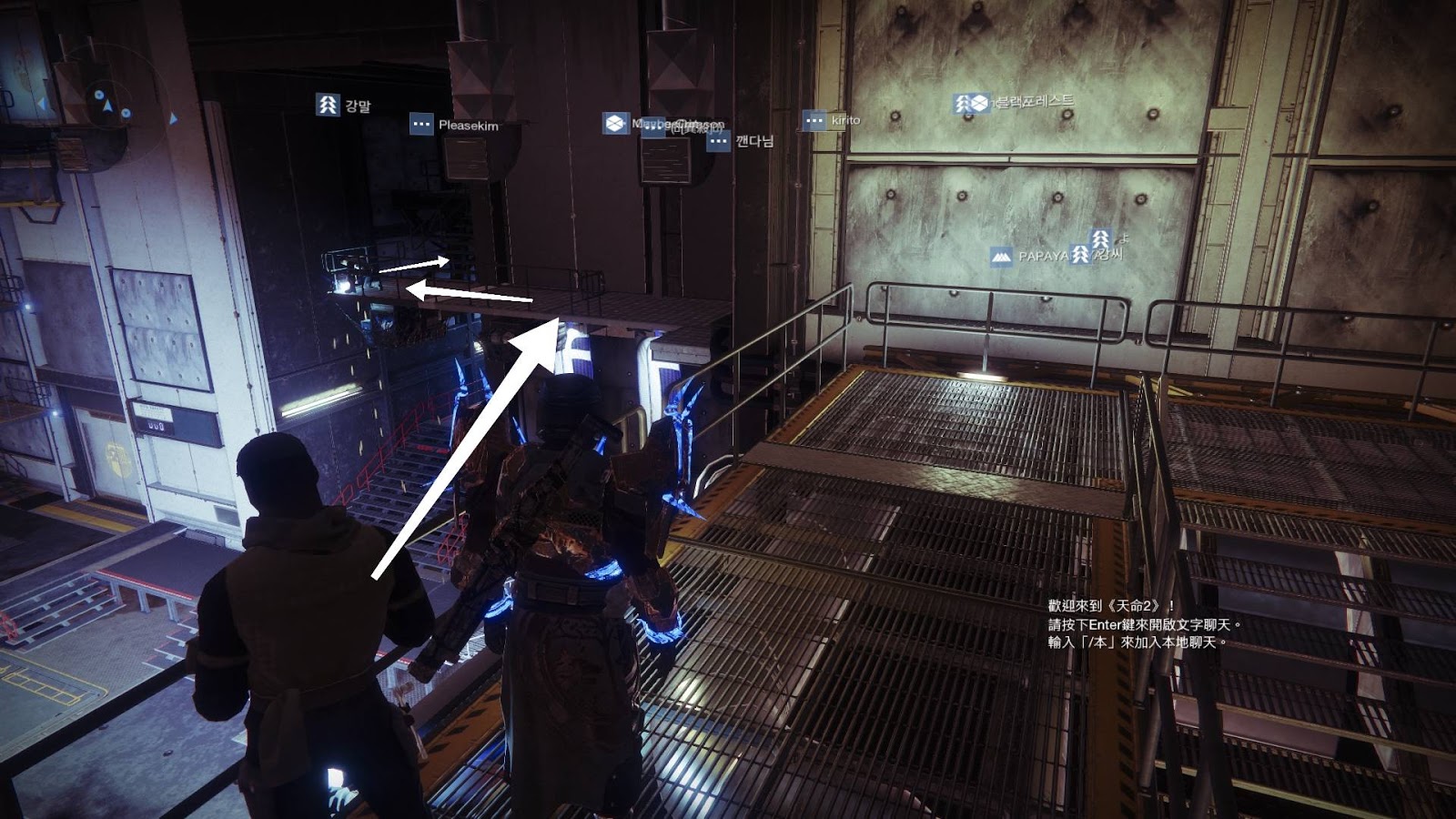Pick the PAPAYA player nameplate
This screenshot has width=1456, height=819.
tap(1029, 257)
